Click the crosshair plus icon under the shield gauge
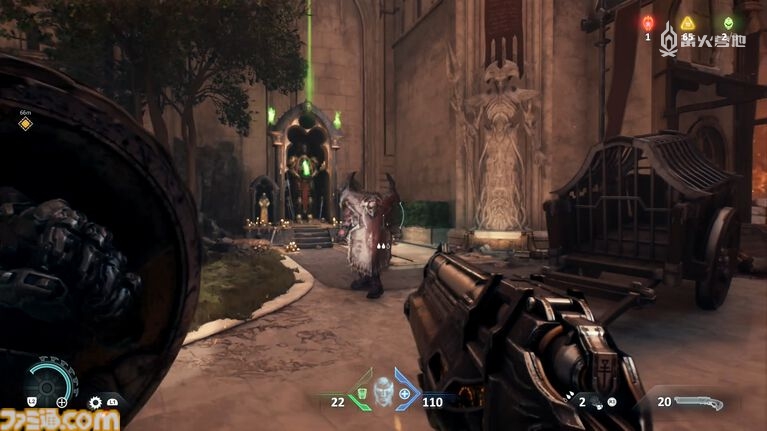 62,402
